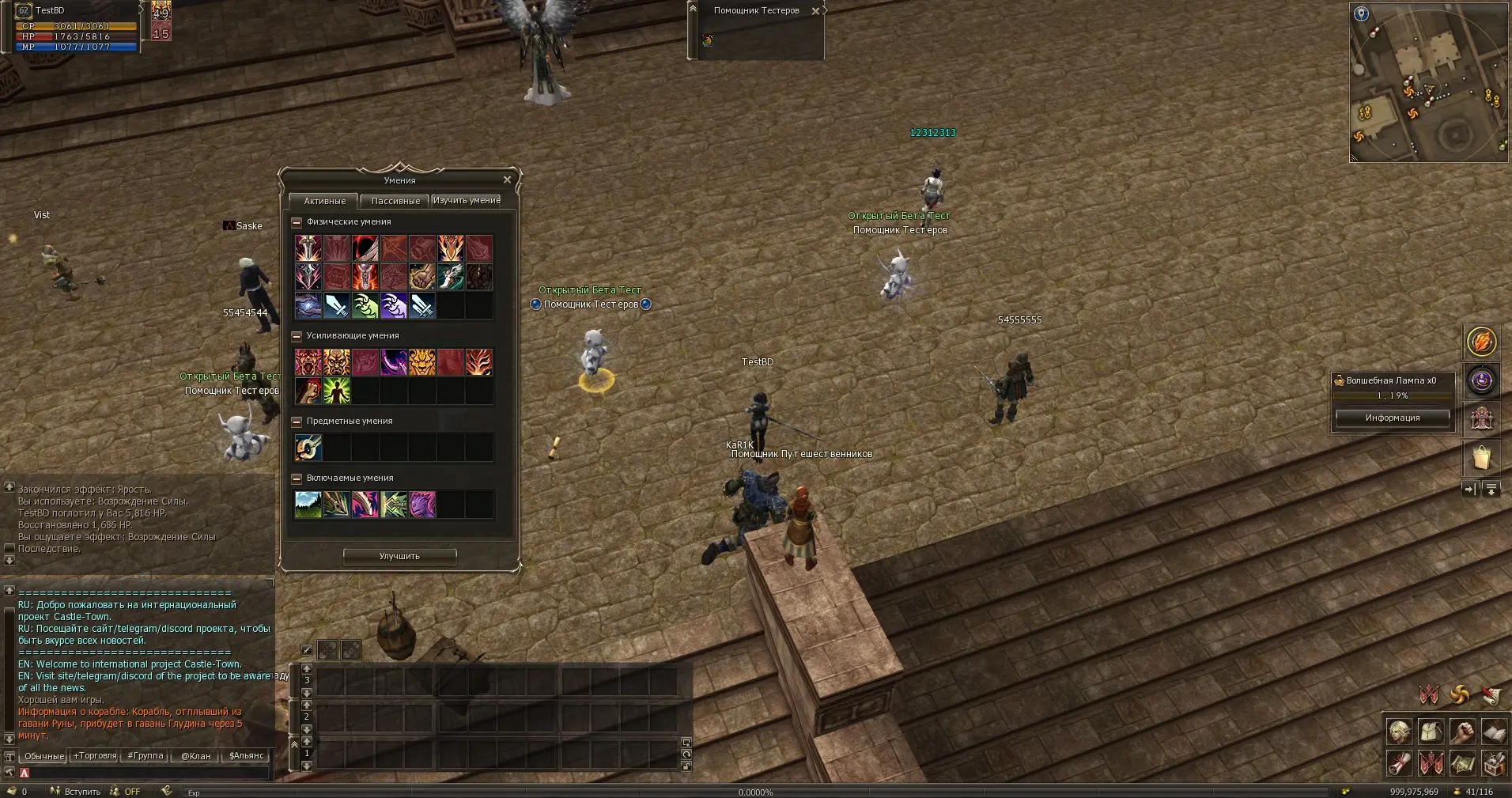
Task: Open the character portrait menu icon
Action: (x=1399, y=732)
